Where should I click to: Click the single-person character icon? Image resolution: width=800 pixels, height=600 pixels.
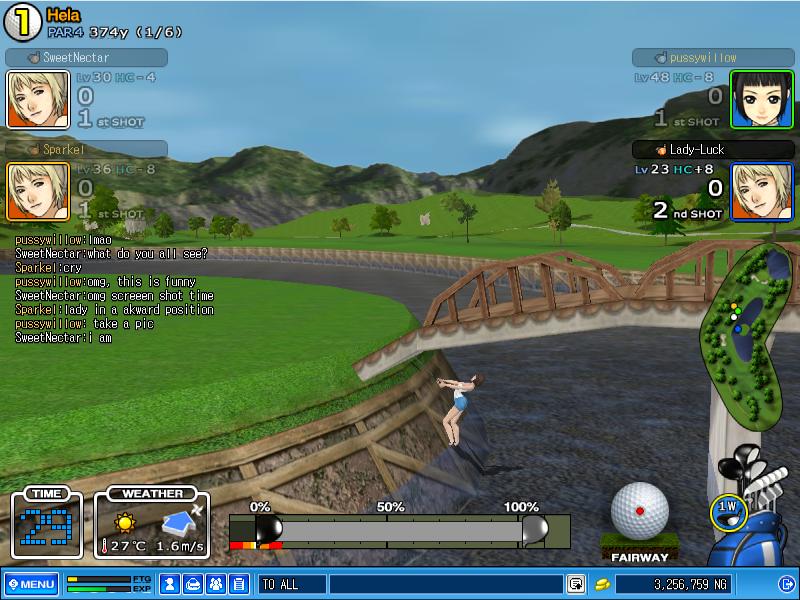point(170,584)
